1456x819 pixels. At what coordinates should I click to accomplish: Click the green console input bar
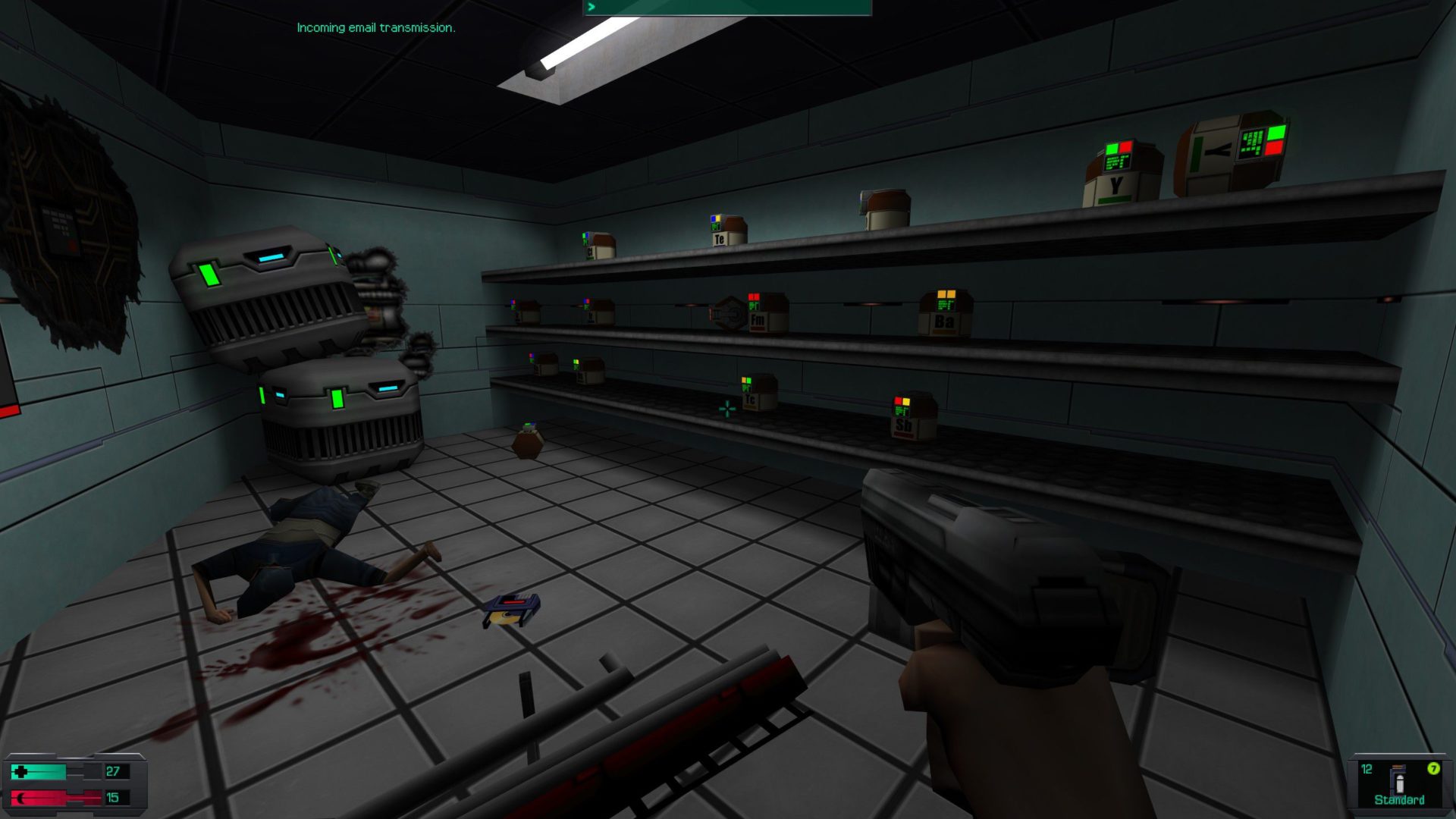click(727, 8)
